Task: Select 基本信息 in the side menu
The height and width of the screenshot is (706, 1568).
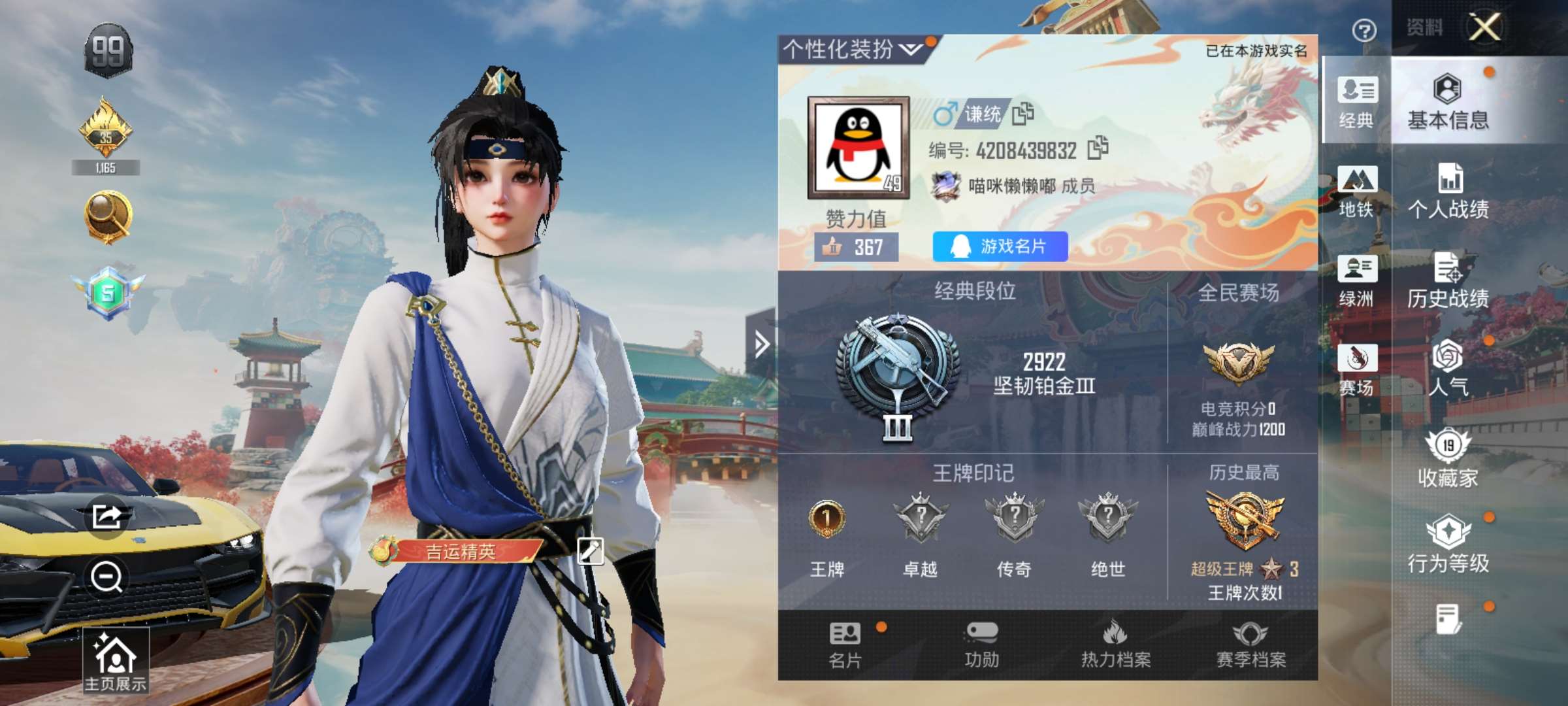Action: point(1448,101)
